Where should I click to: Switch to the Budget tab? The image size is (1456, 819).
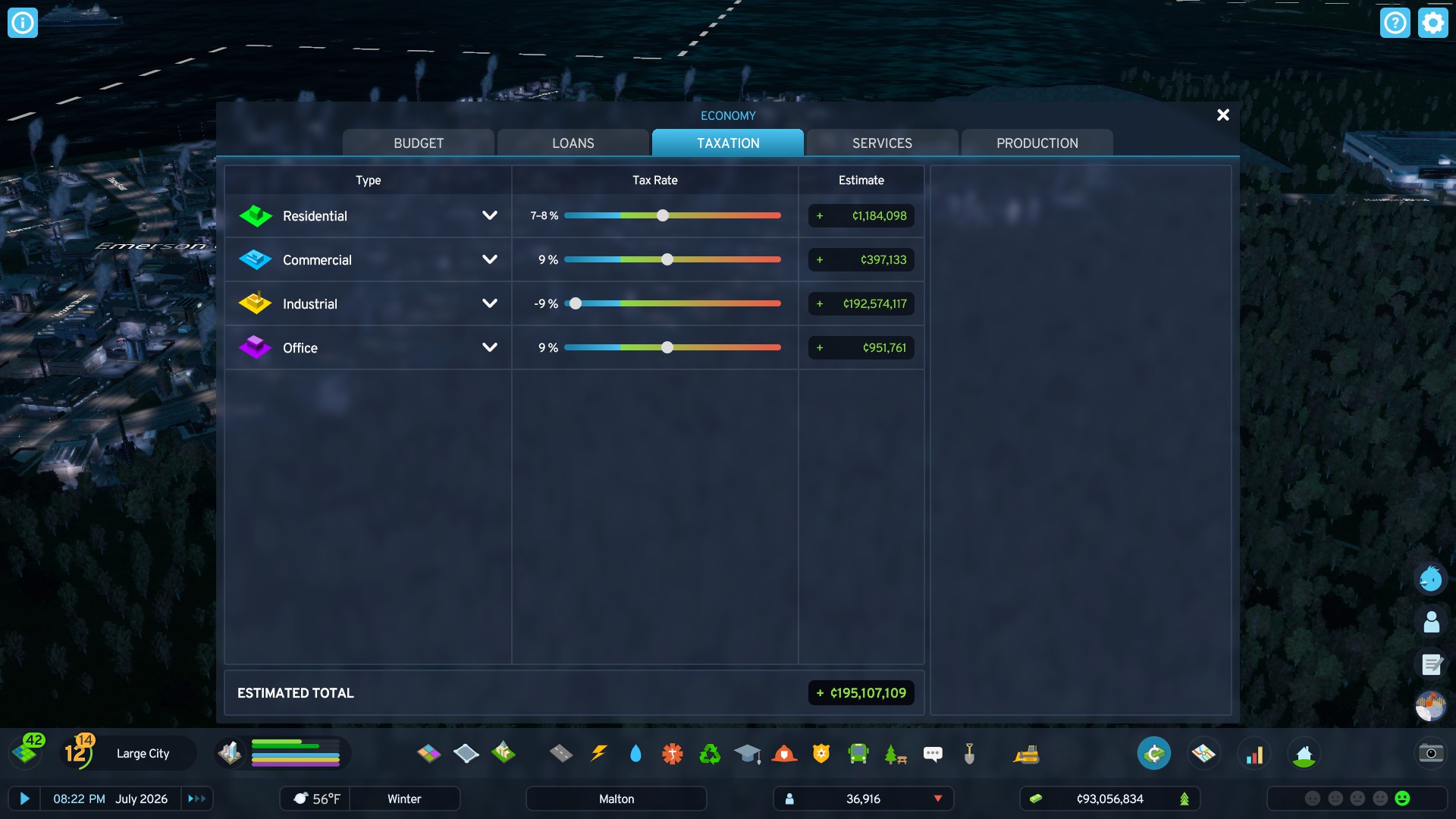[x=418, y=143]
